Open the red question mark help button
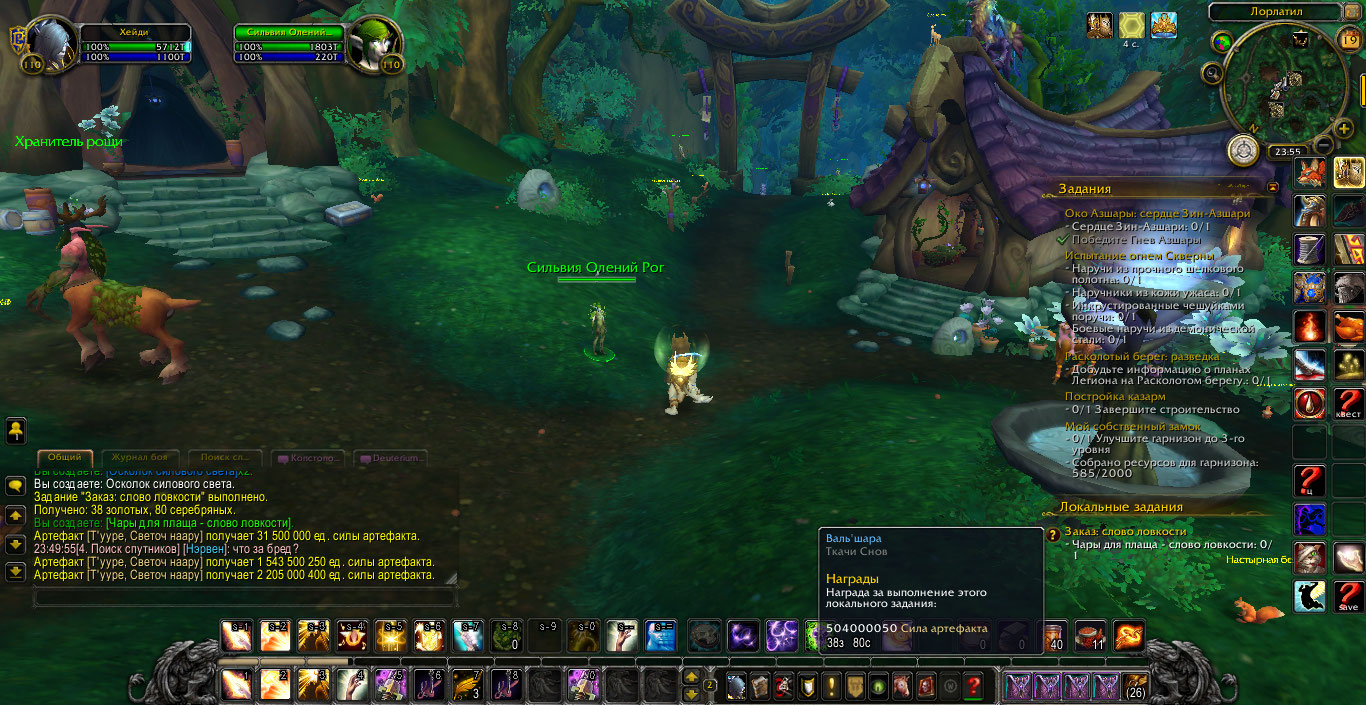This screenshot has height=705, width=1366. [x=972, y=686]
